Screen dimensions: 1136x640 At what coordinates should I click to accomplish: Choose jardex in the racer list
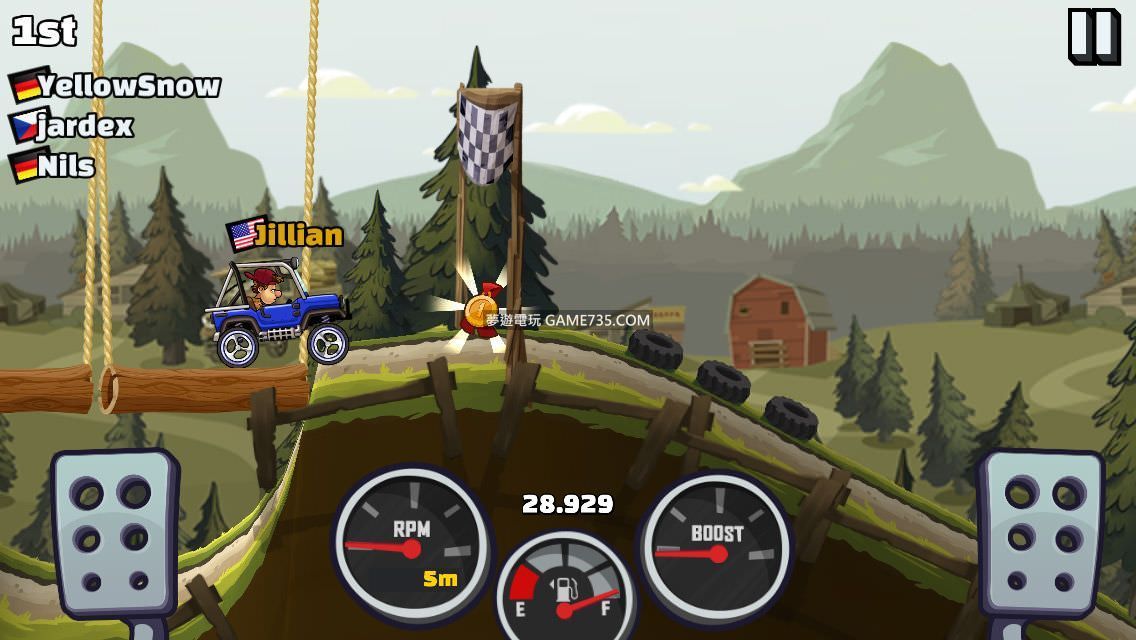click(x=72, y=126)
